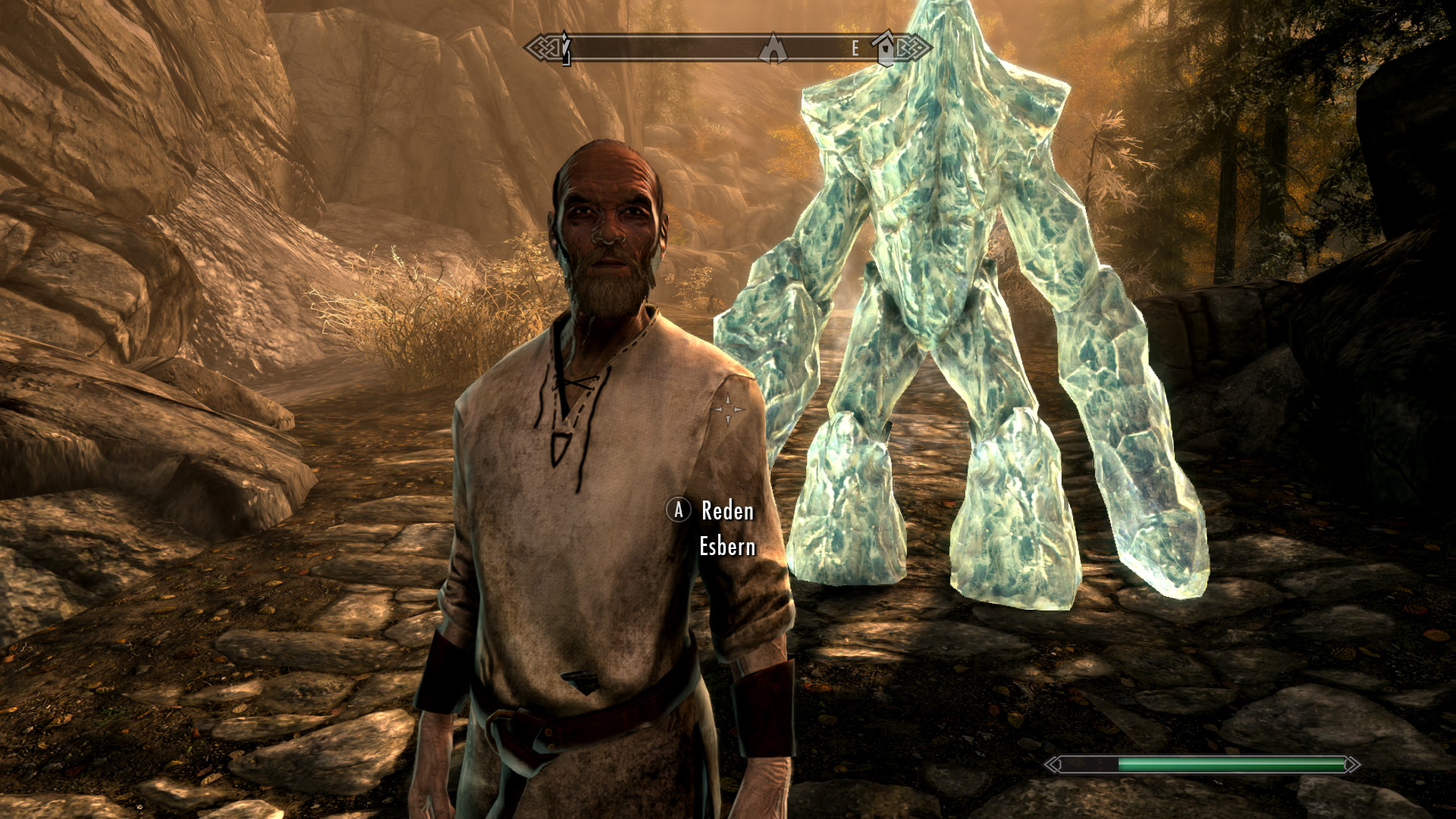Select the house-shaped marker on the compass
This screenshot has width=1456, height=819.
click(x=885, y=48)
